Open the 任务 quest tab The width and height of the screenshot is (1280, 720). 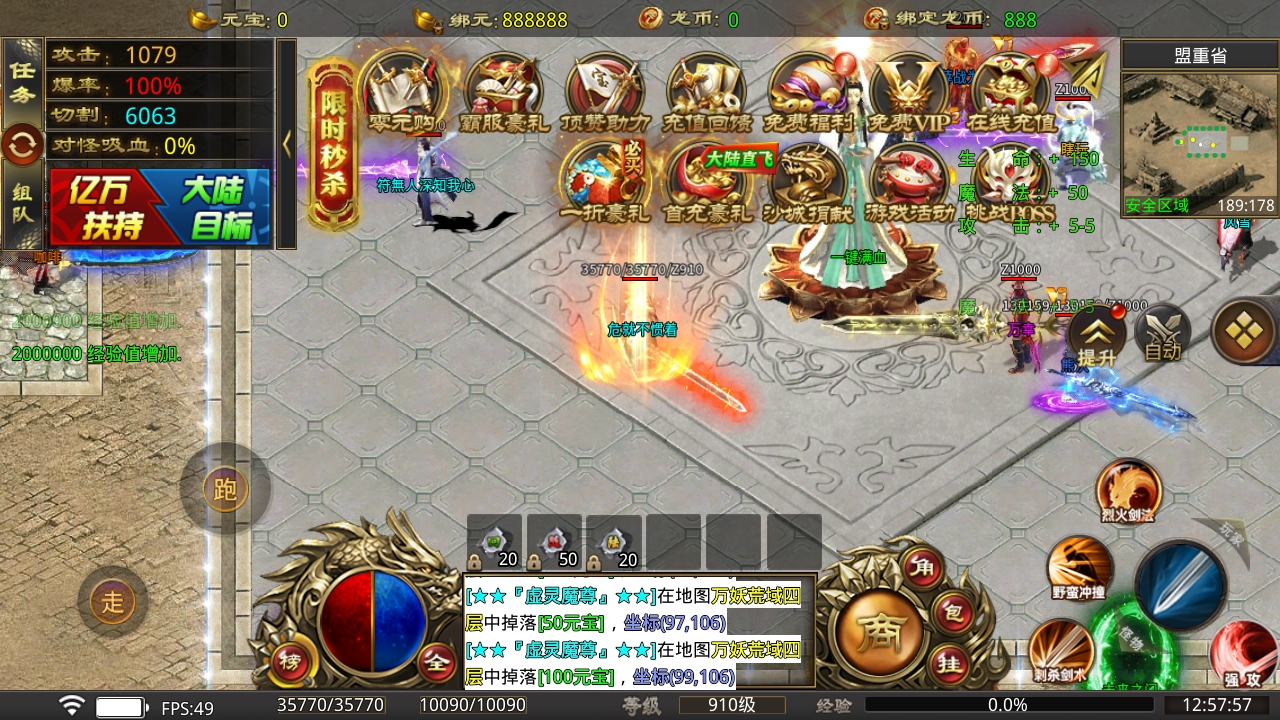(22, 81)
